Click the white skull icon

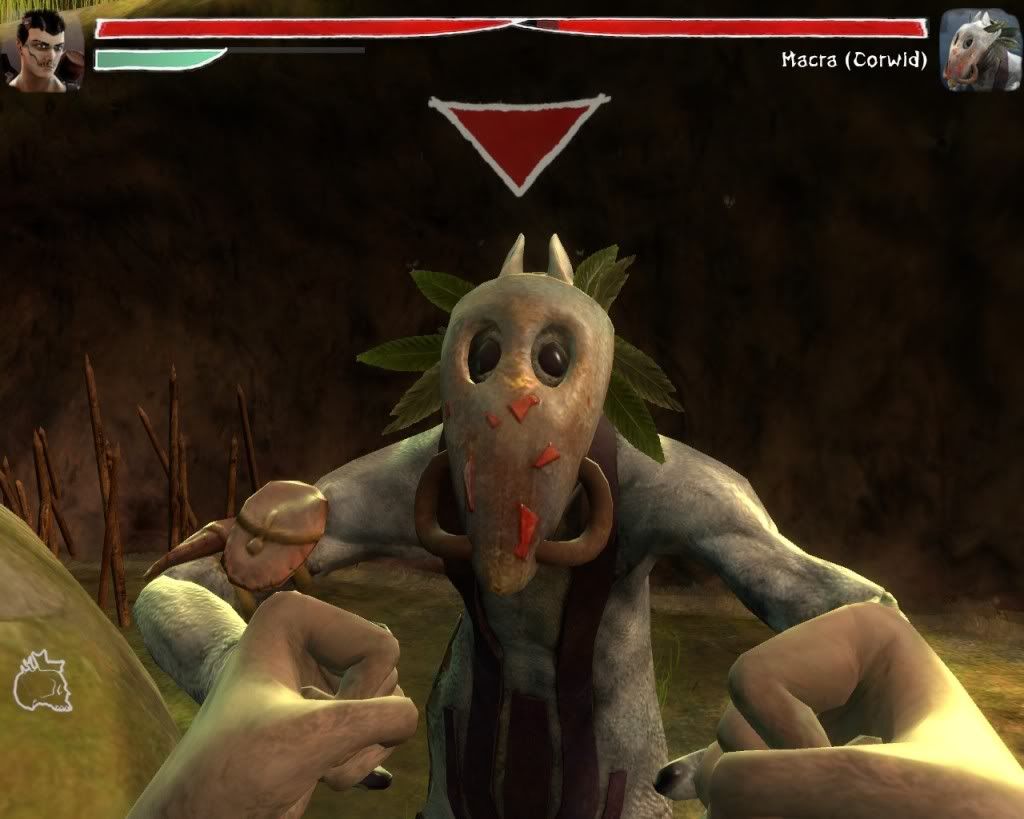43,682
